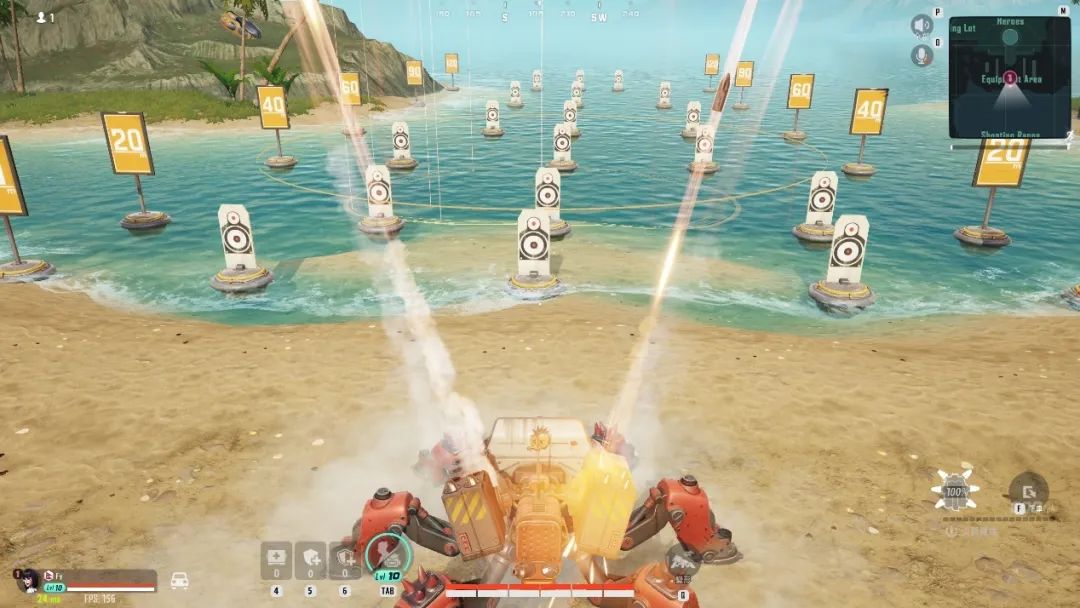1080x608 pixels.
Task: Select the shield-plus item slot above key 5
Action: (x=310, y=560)
